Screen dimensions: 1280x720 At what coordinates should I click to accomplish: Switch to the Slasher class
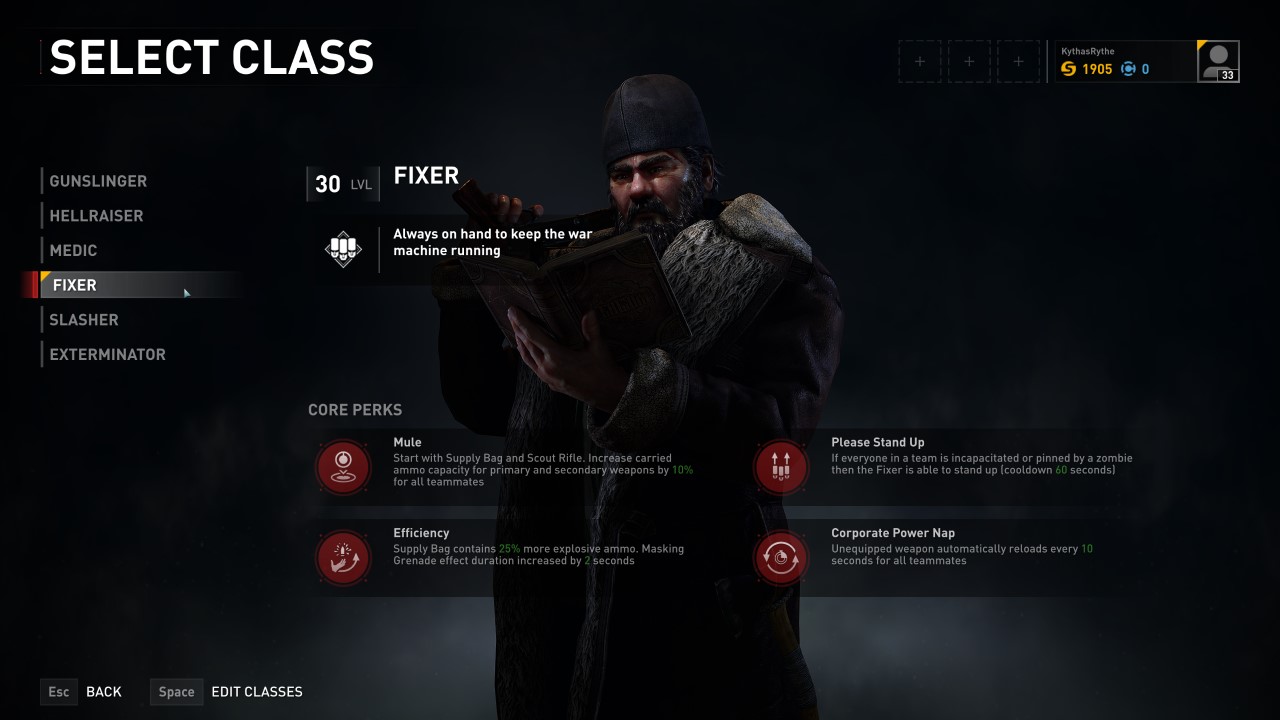click(84, 320)
